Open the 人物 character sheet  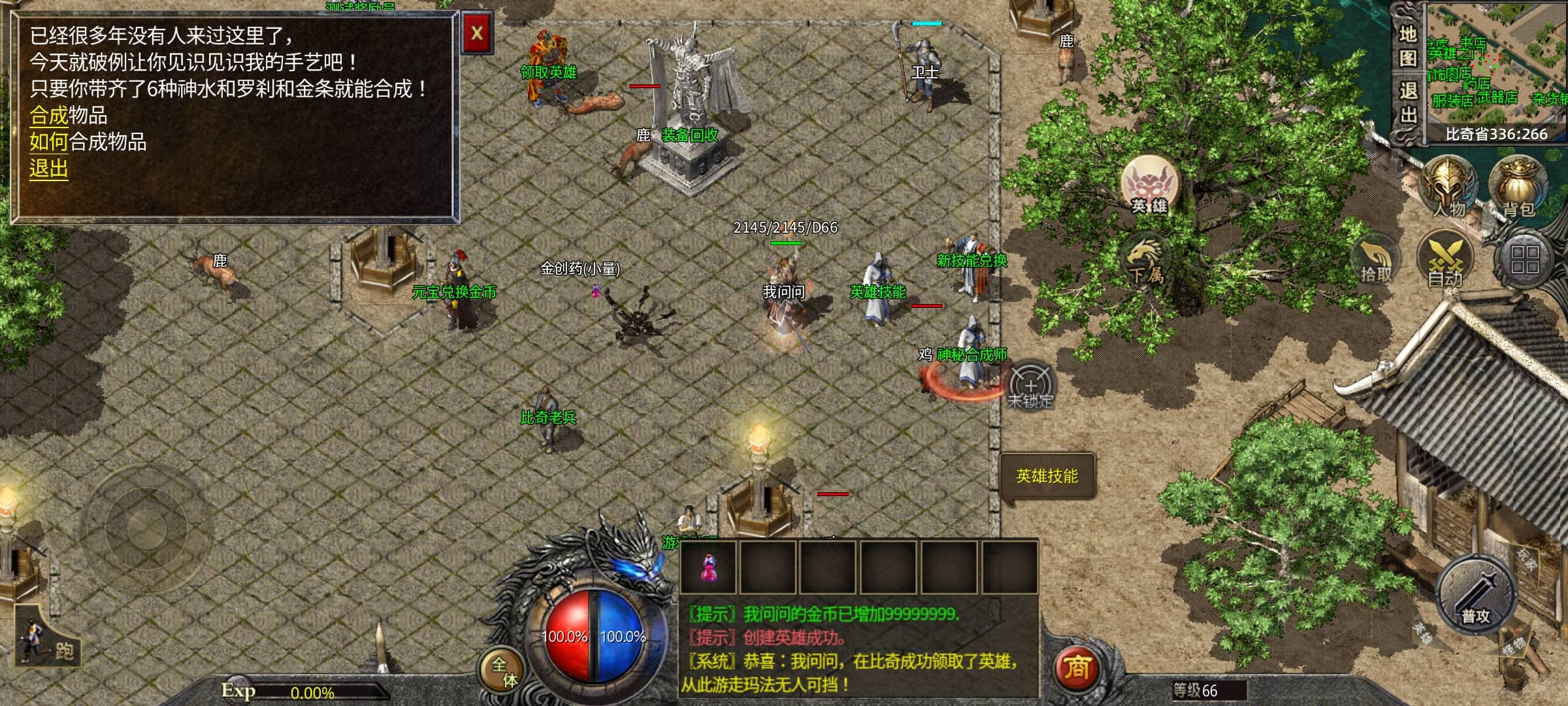tap(1448, 186)
